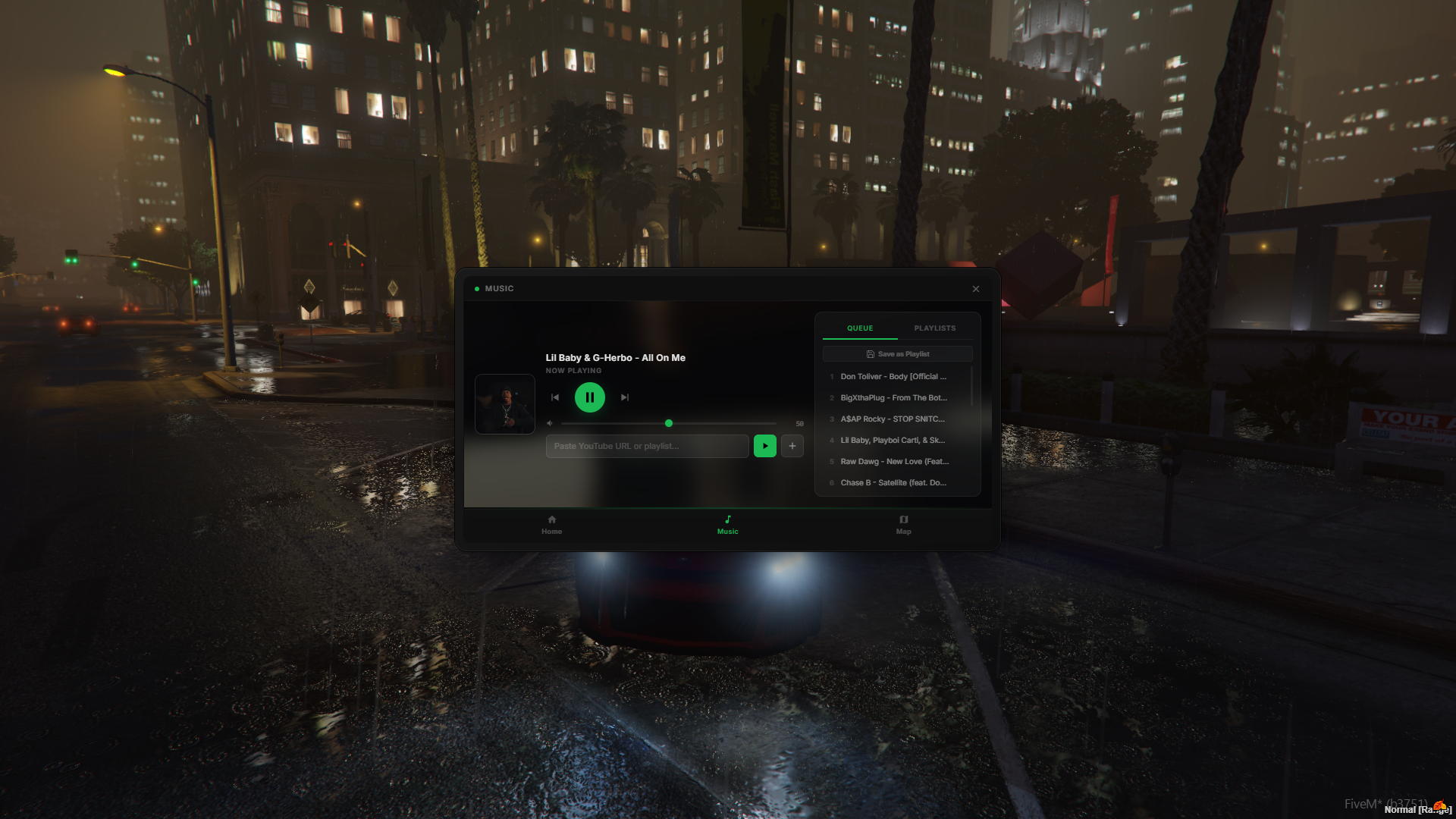1456x819 pixels.
Task: Open the Map tab
Action: click(903, 525)
